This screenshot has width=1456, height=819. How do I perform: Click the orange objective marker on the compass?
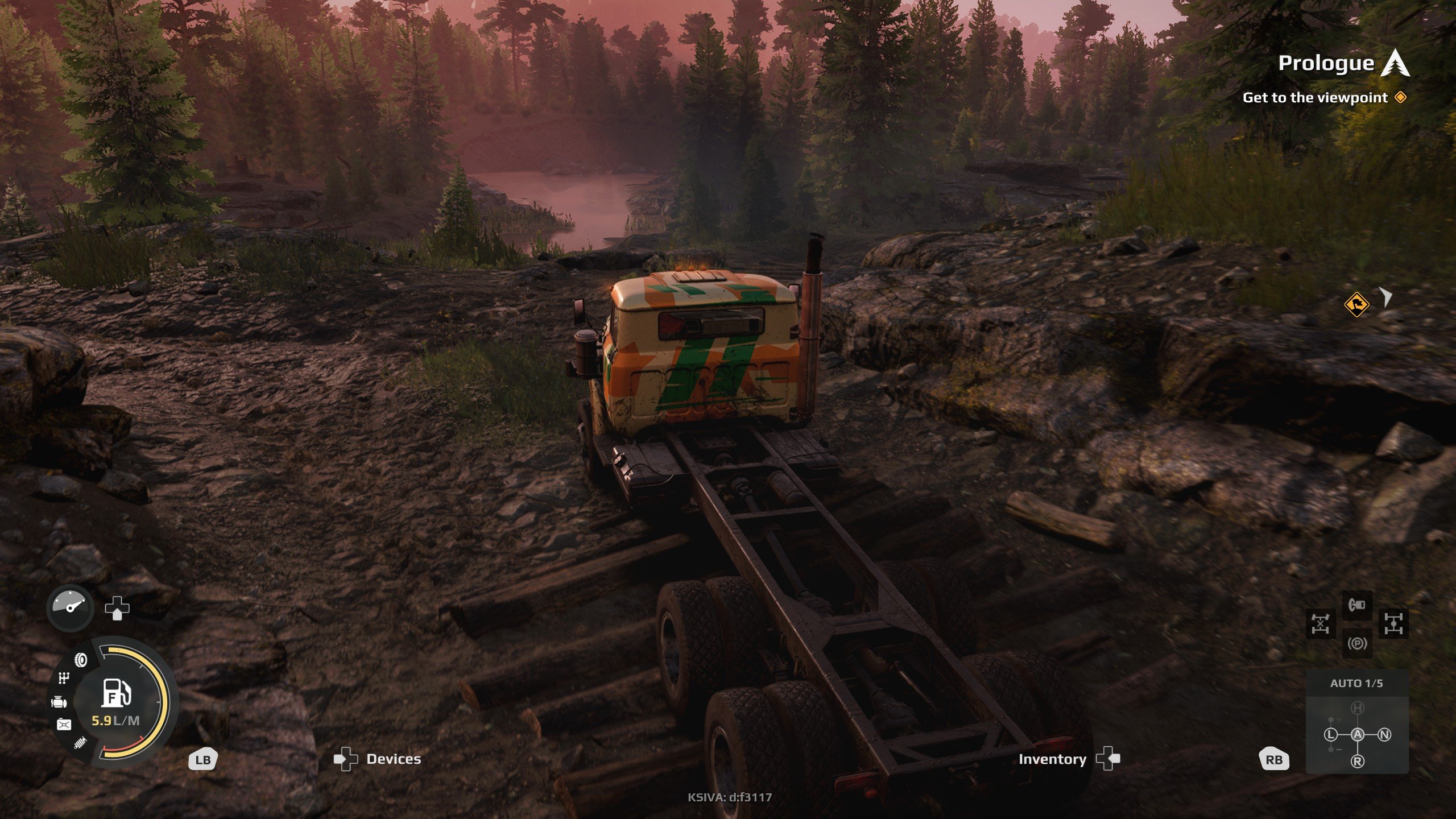[1356, 304]
